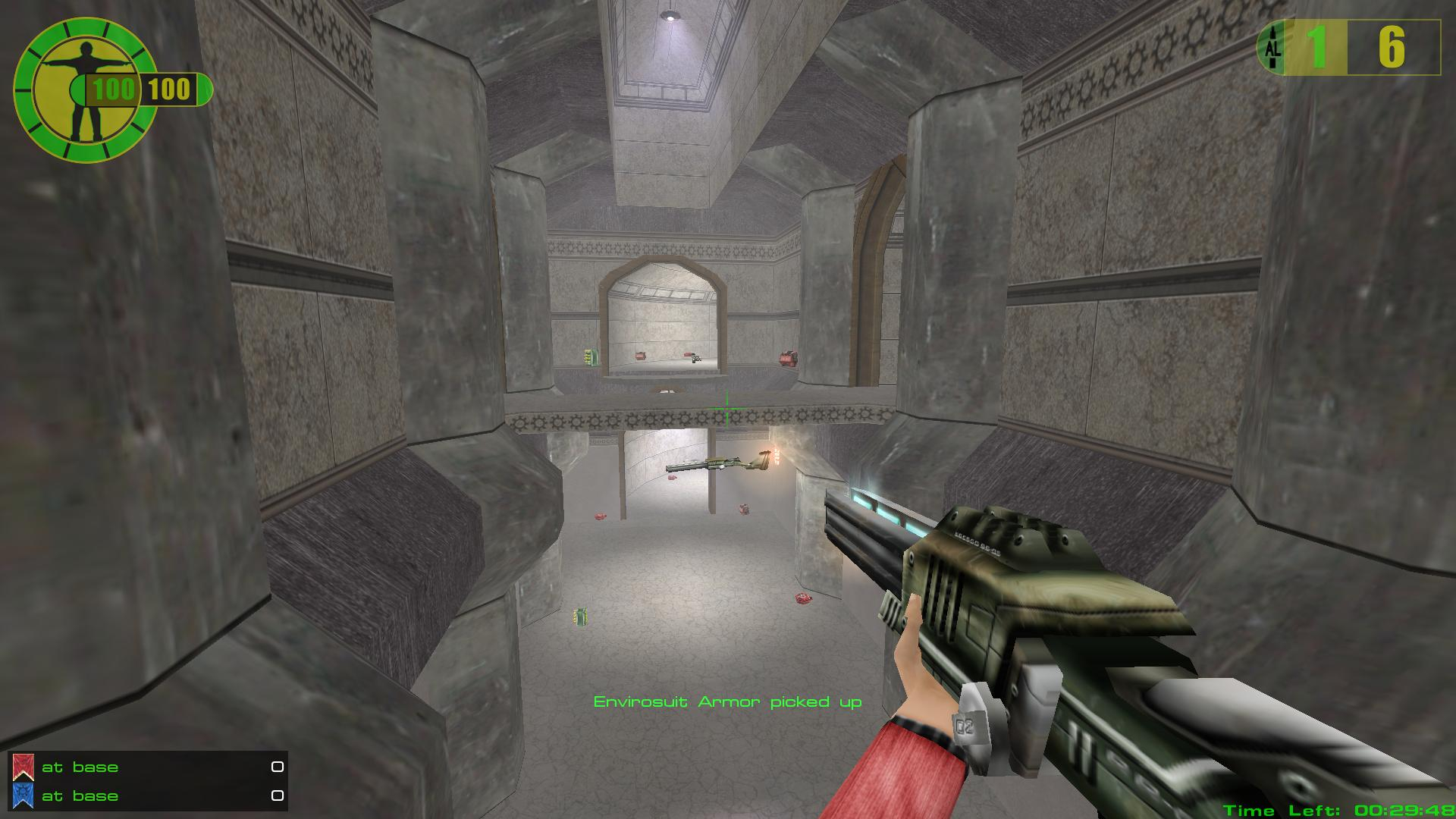Click the blue team flag icon

(23, 795)
